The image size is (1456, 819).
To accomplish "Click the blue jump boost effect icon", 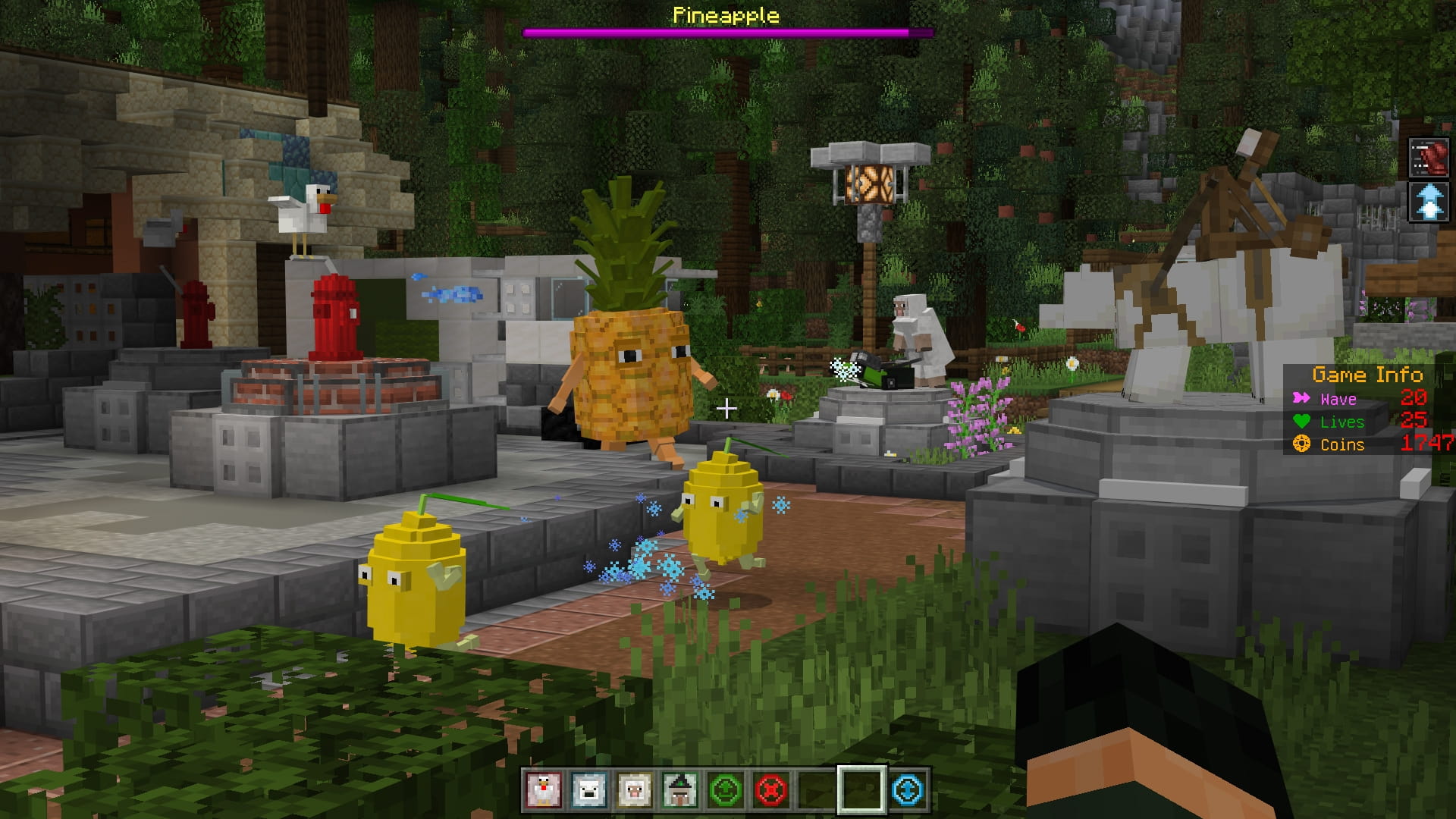I will (1429, 202).
